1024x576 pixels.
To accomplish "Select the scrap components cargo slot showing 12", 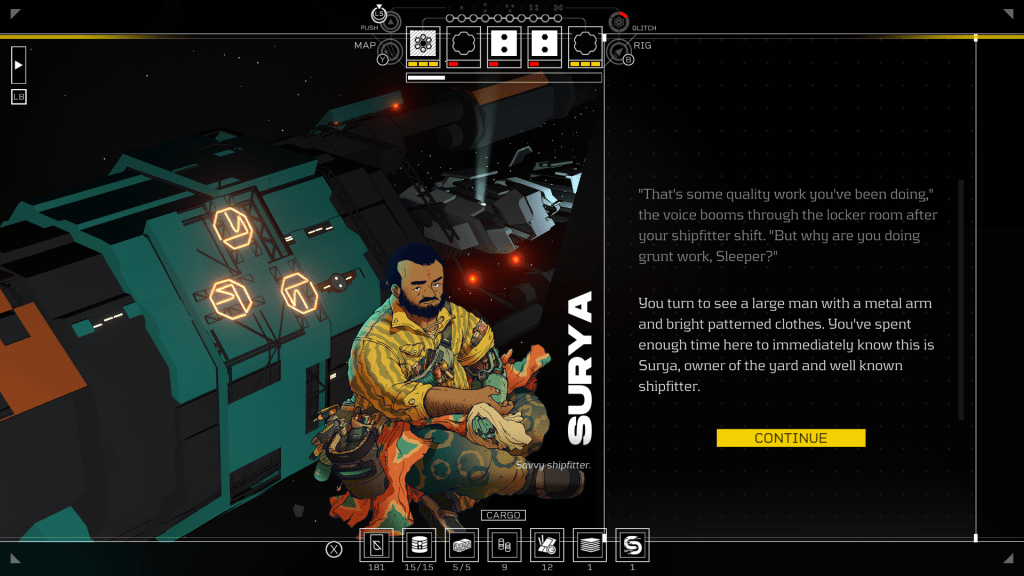I will pos(547,545).
